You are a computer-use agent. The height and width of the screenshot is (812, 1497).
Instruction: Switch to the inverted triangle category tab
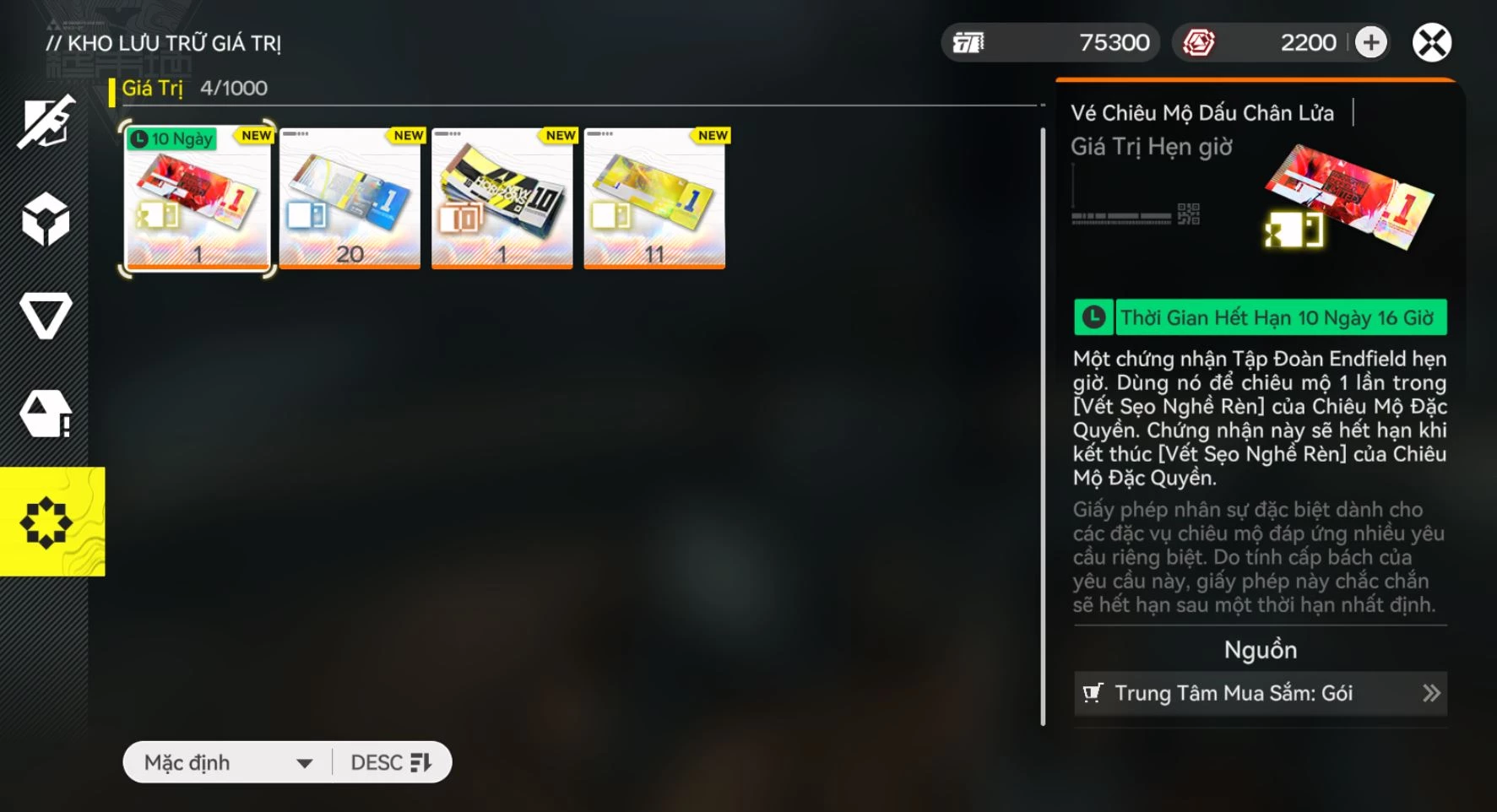tap(46, 317)
